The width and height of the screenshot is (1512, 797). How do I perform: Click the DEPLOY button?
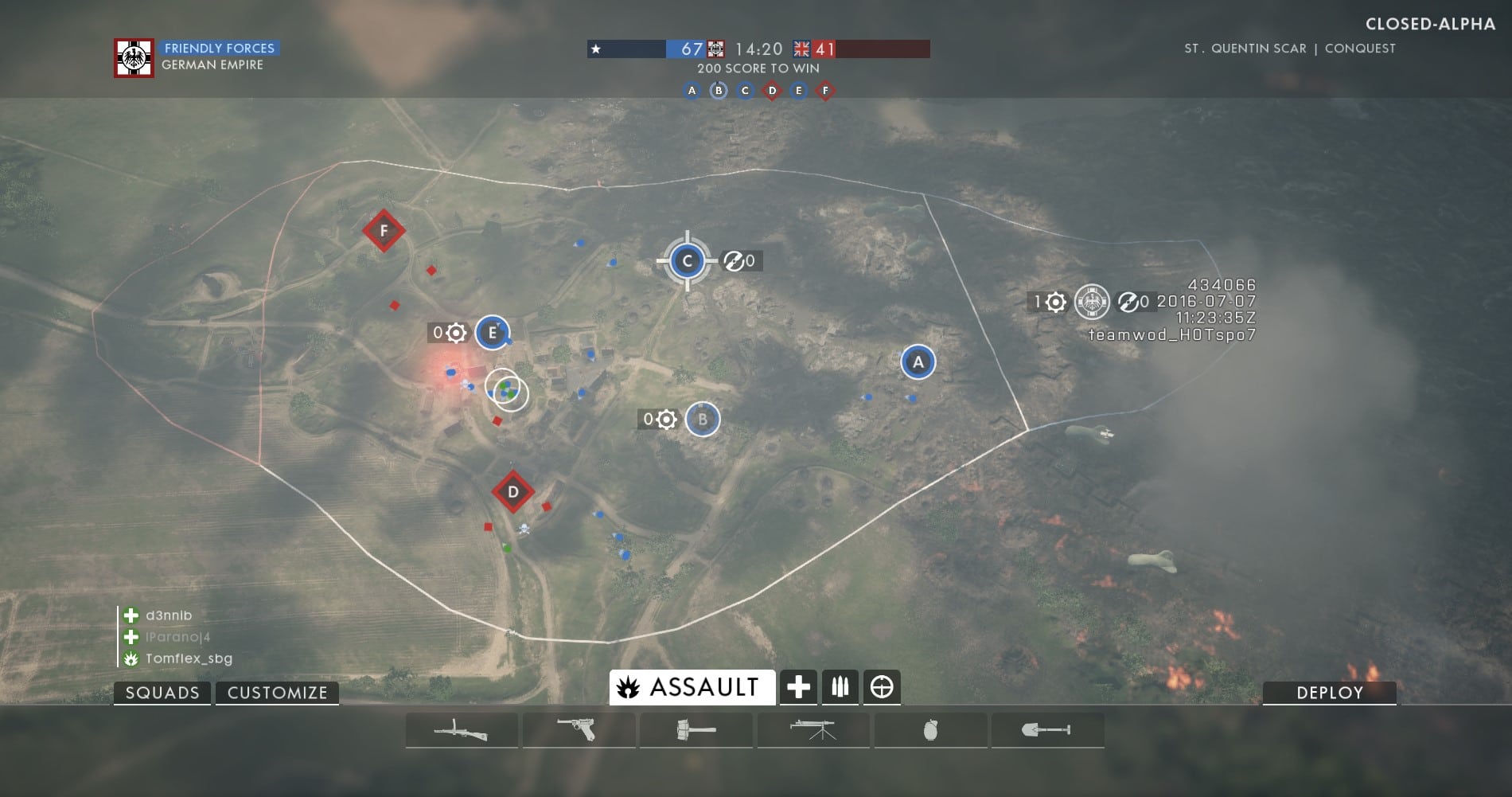pyautogui.click(x=1329, y=693)
